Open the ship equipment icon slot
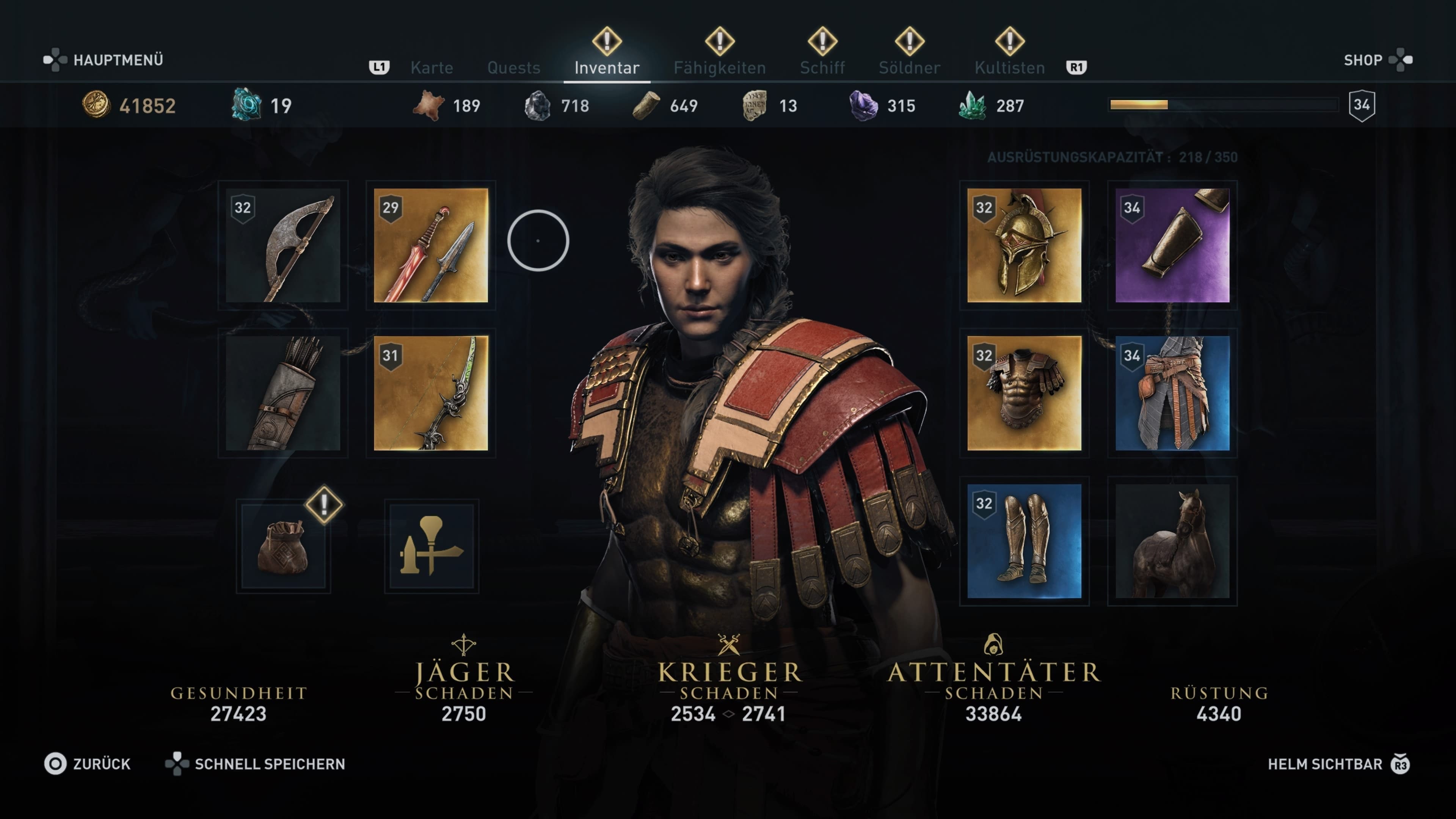The image size is (1456, 819). (431, 546)
